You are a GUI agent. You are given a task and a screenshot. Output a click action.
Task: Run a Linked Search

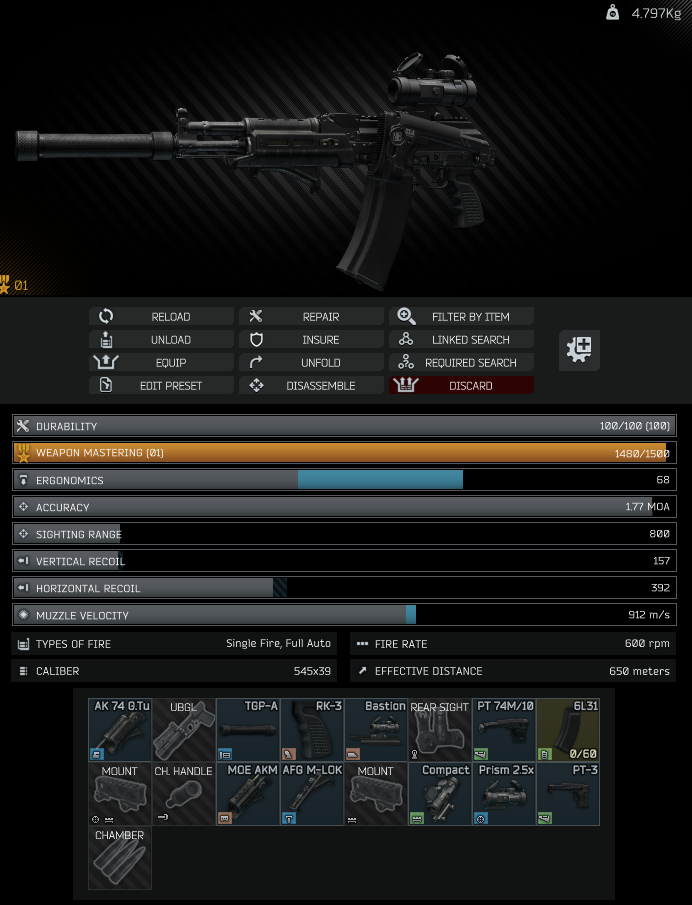coord(461,340)
